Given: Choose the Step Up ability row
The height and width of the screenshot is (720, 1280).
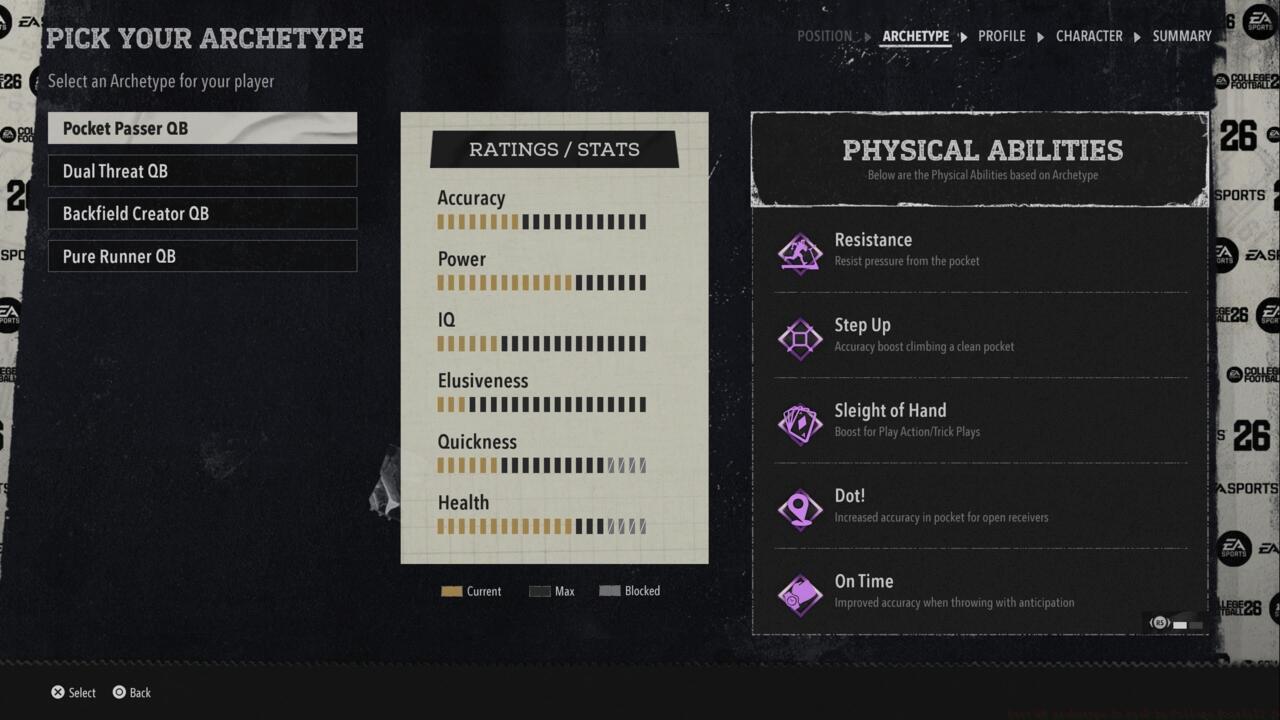Looking at the screenshot, I should click(980, 335).
